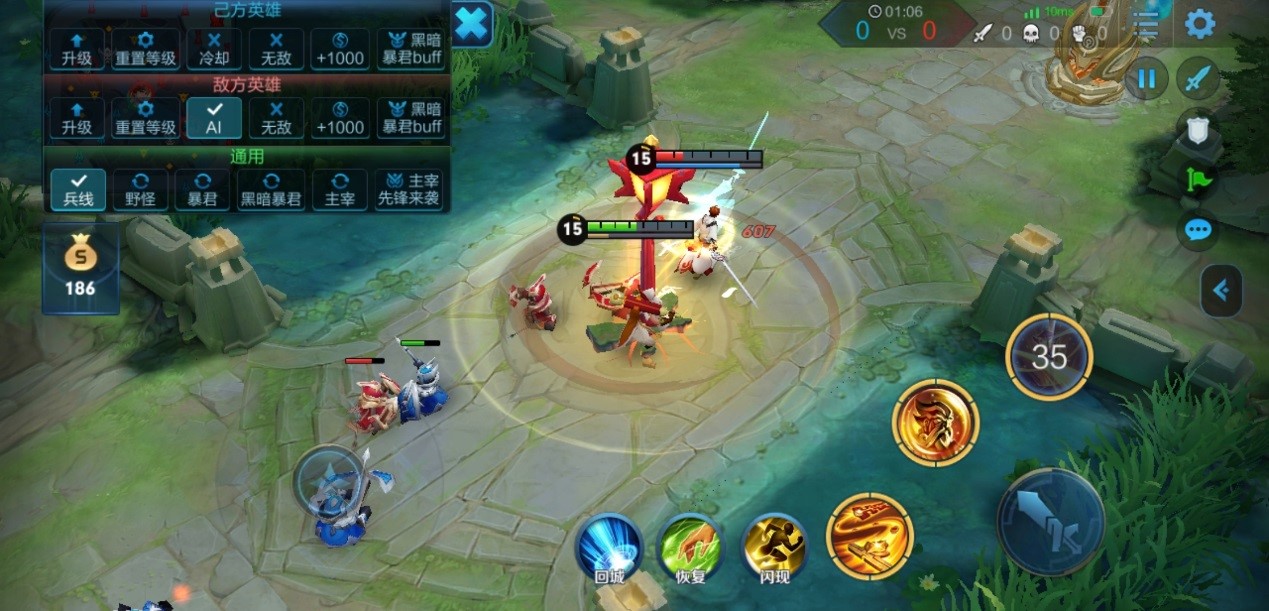
Task: Toggle 冷却 for own hero
Action: (214, 48)
